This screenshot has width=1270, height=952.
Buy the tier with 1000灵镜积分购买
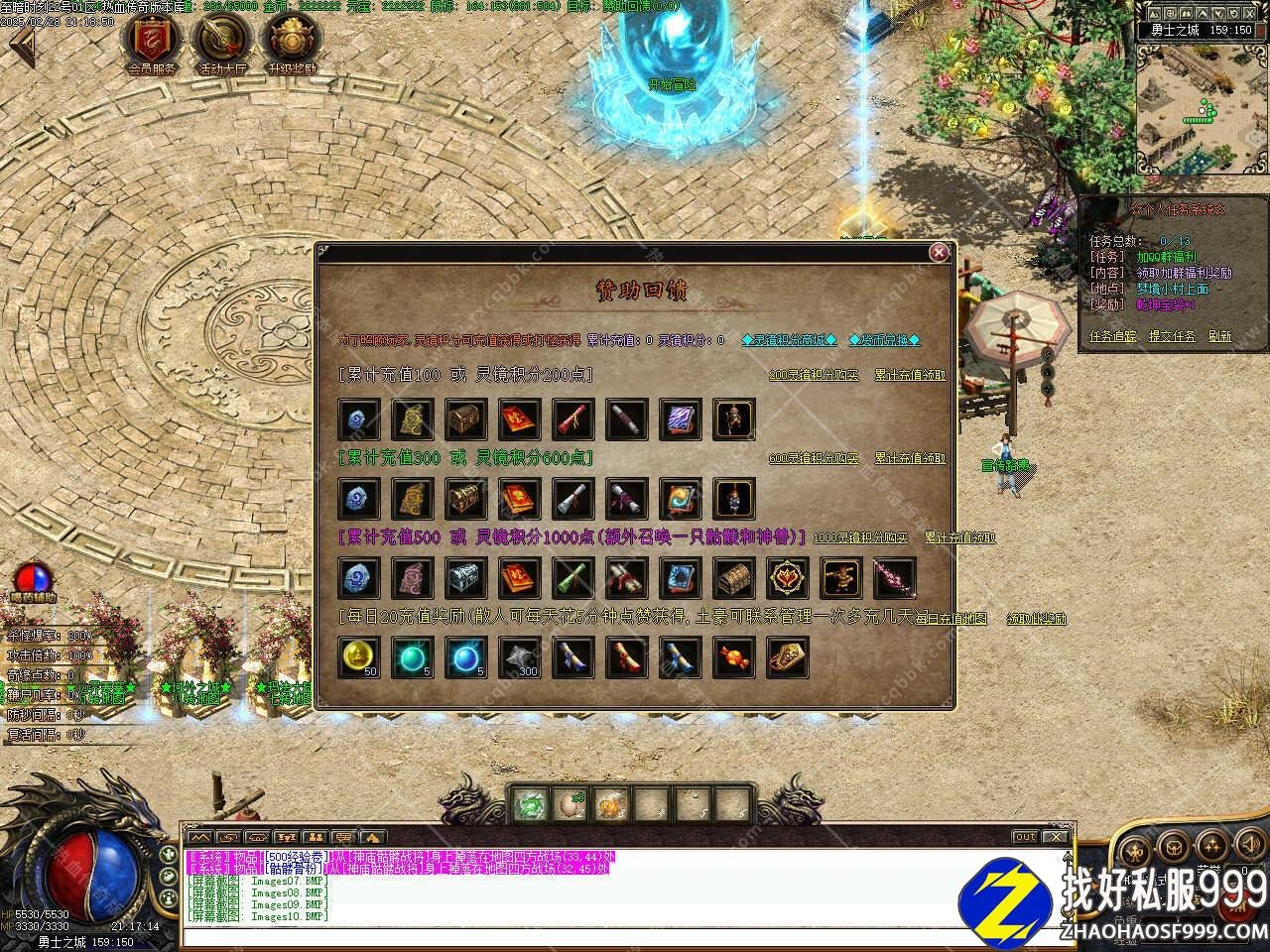tap(860, 537)
